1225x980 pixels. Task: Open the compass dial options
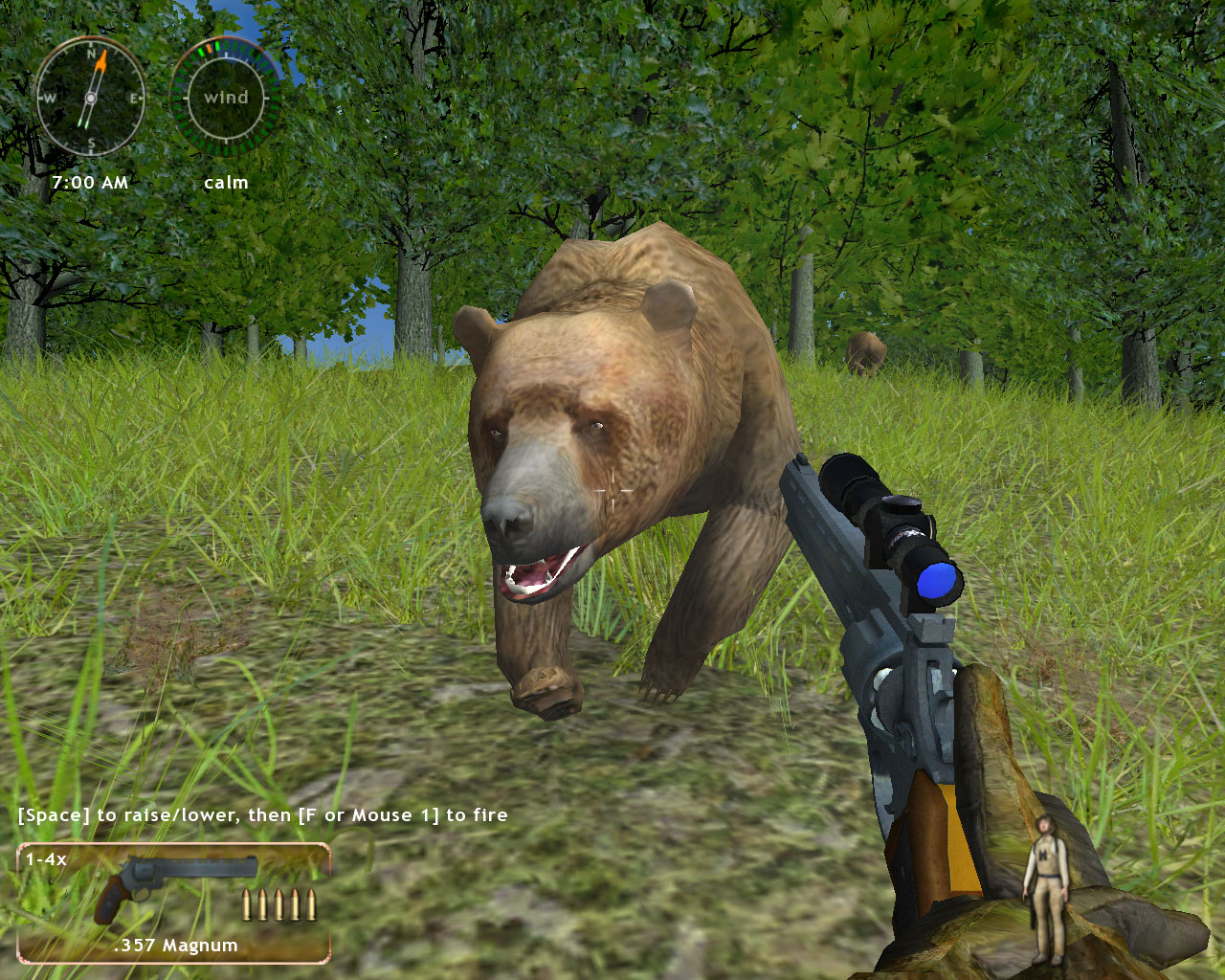(91, 96)
